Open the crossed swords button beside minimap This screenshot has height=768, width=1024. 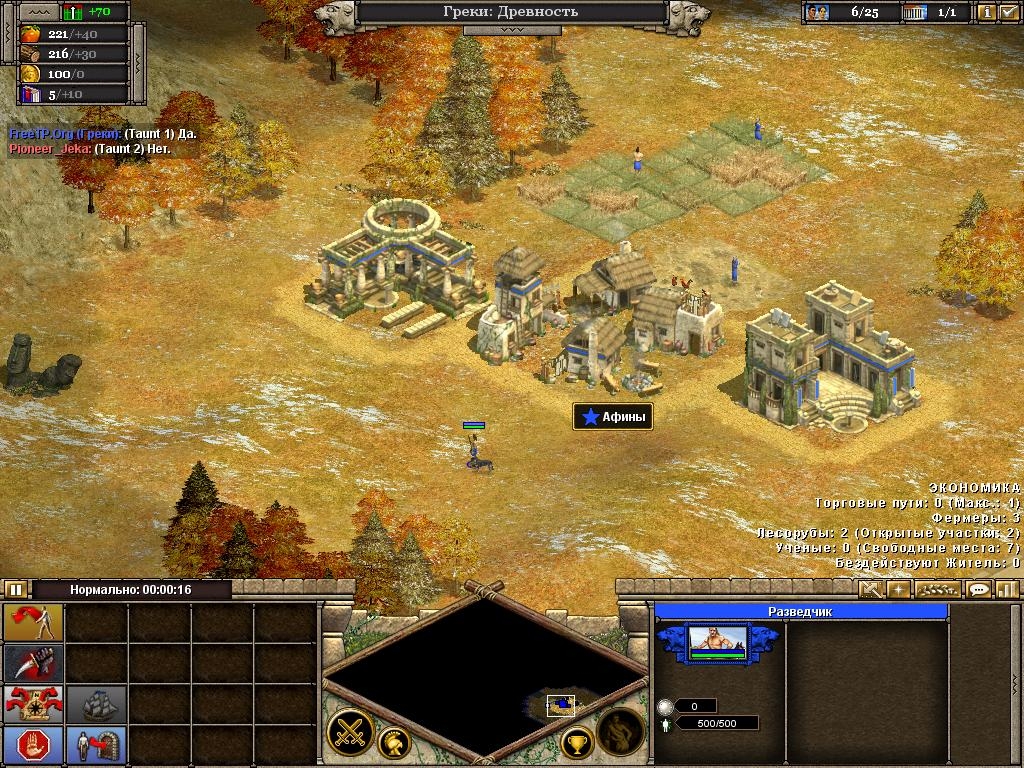(x=350, y=731)
